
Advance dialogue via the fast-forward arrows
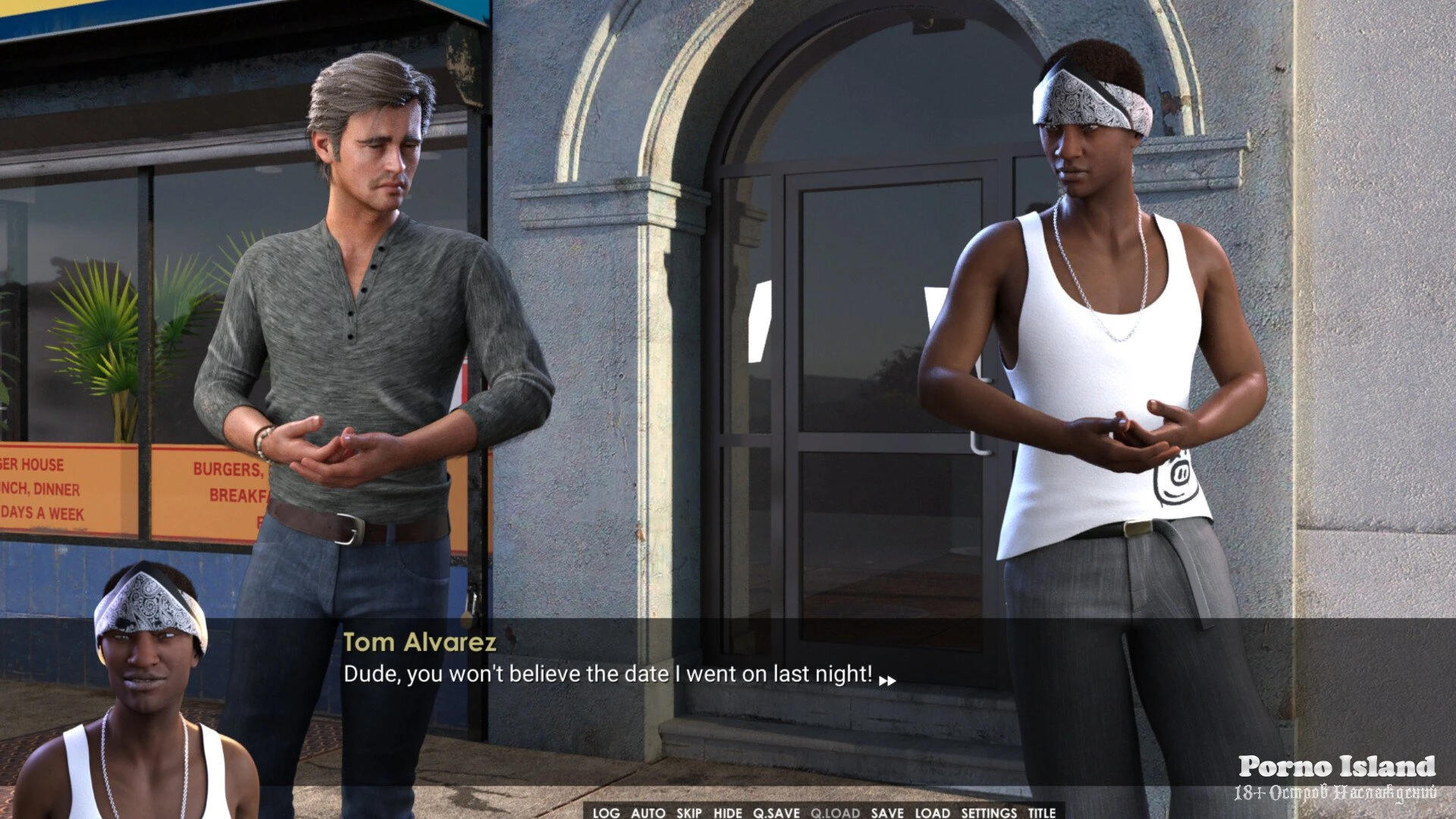(887, 680)
